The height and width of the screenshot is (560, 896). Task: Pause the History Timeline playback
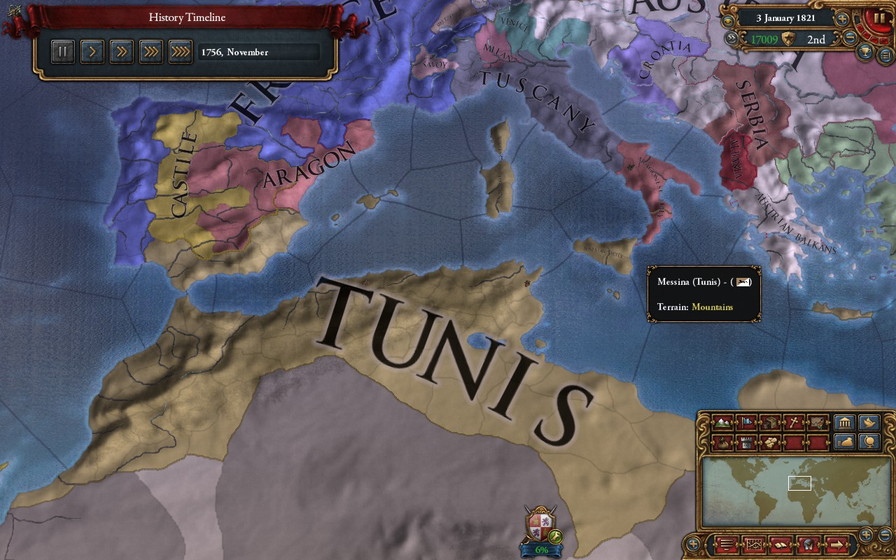62,51
